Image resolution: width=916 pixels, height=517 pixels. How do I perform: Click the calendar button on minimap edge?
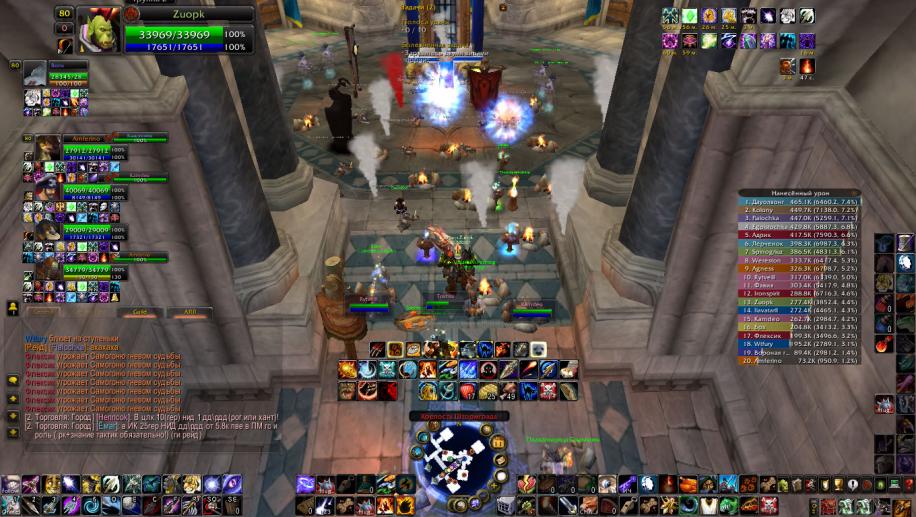coord(497,443)
